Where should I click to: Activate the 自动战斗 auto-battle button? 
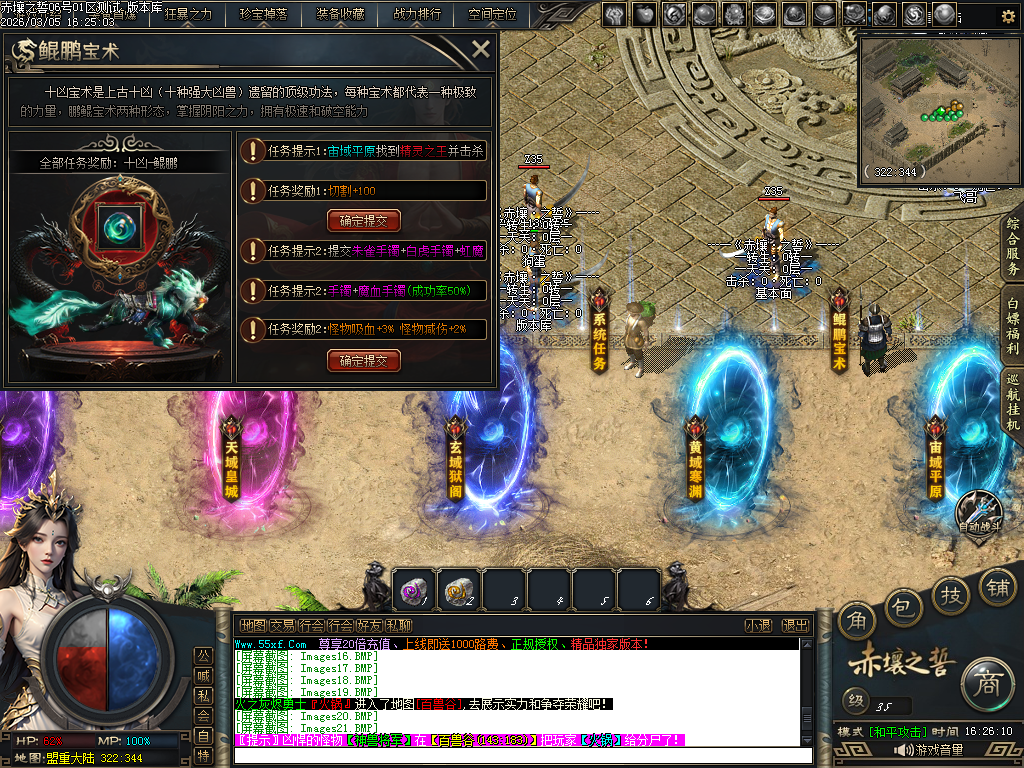coord(979,512)
